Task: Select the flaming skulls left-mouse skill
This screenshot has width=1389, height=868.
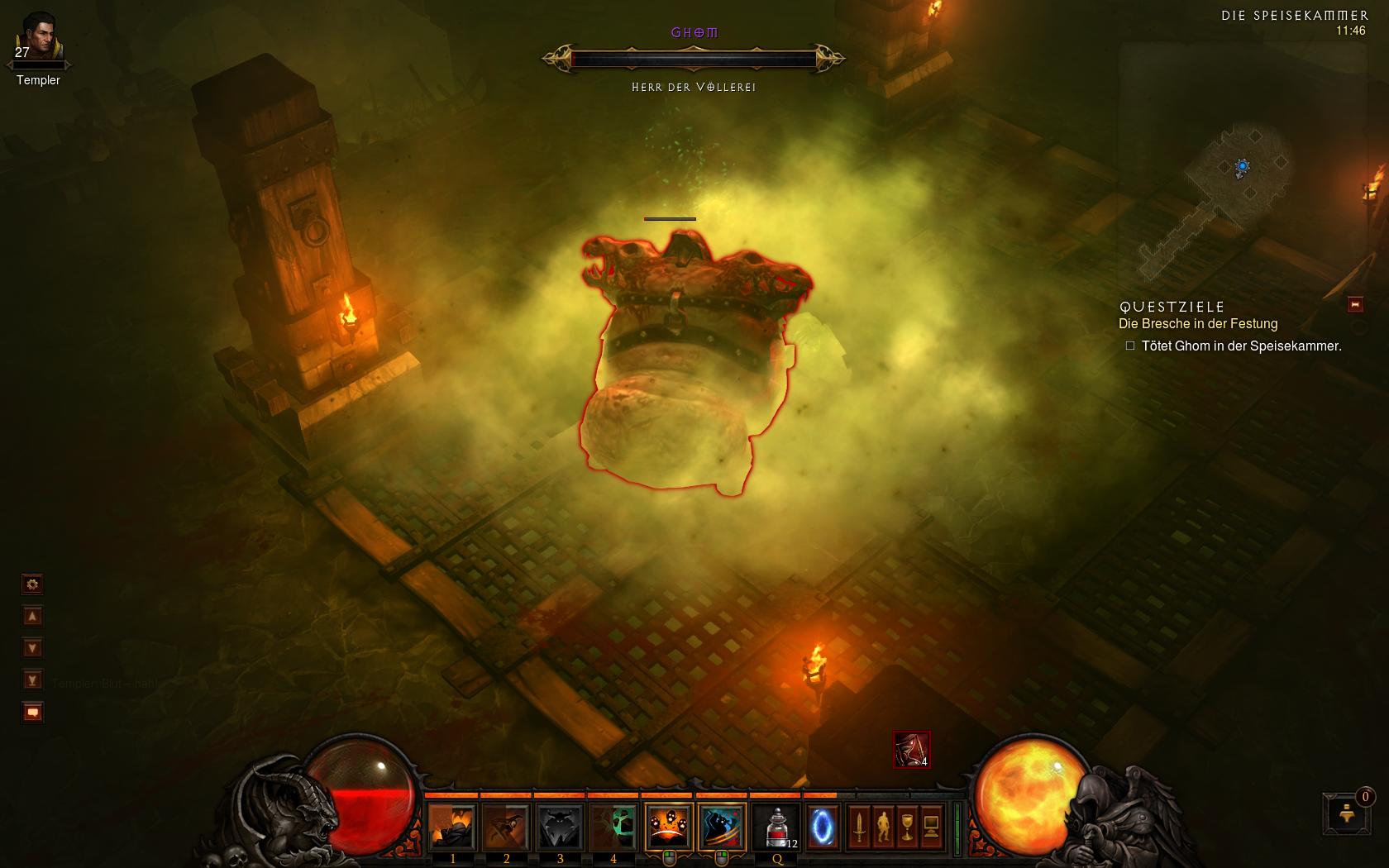Action: pos(668,827)
